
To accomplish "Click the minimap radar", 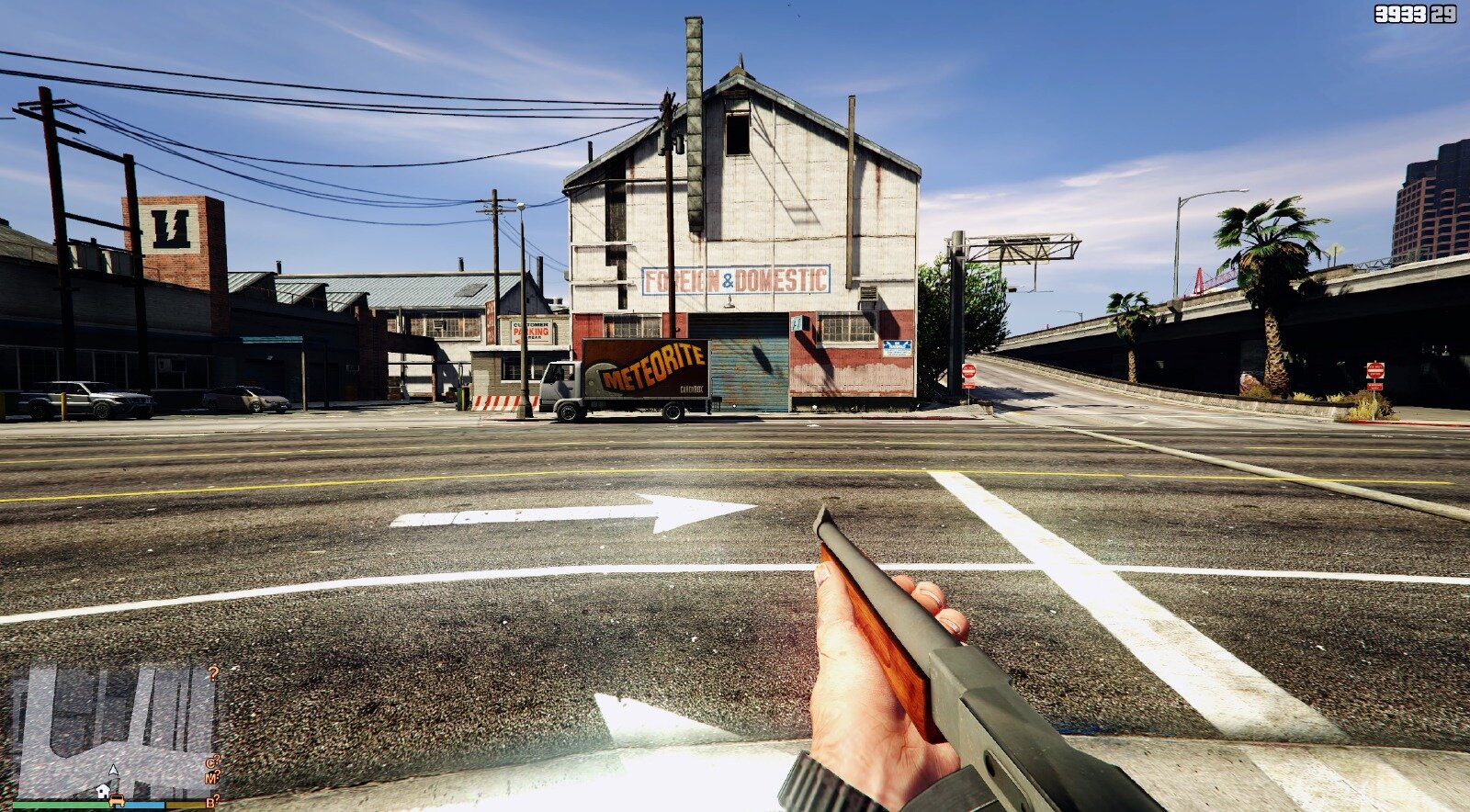I will pyautogui.click(x=115, y=732).
